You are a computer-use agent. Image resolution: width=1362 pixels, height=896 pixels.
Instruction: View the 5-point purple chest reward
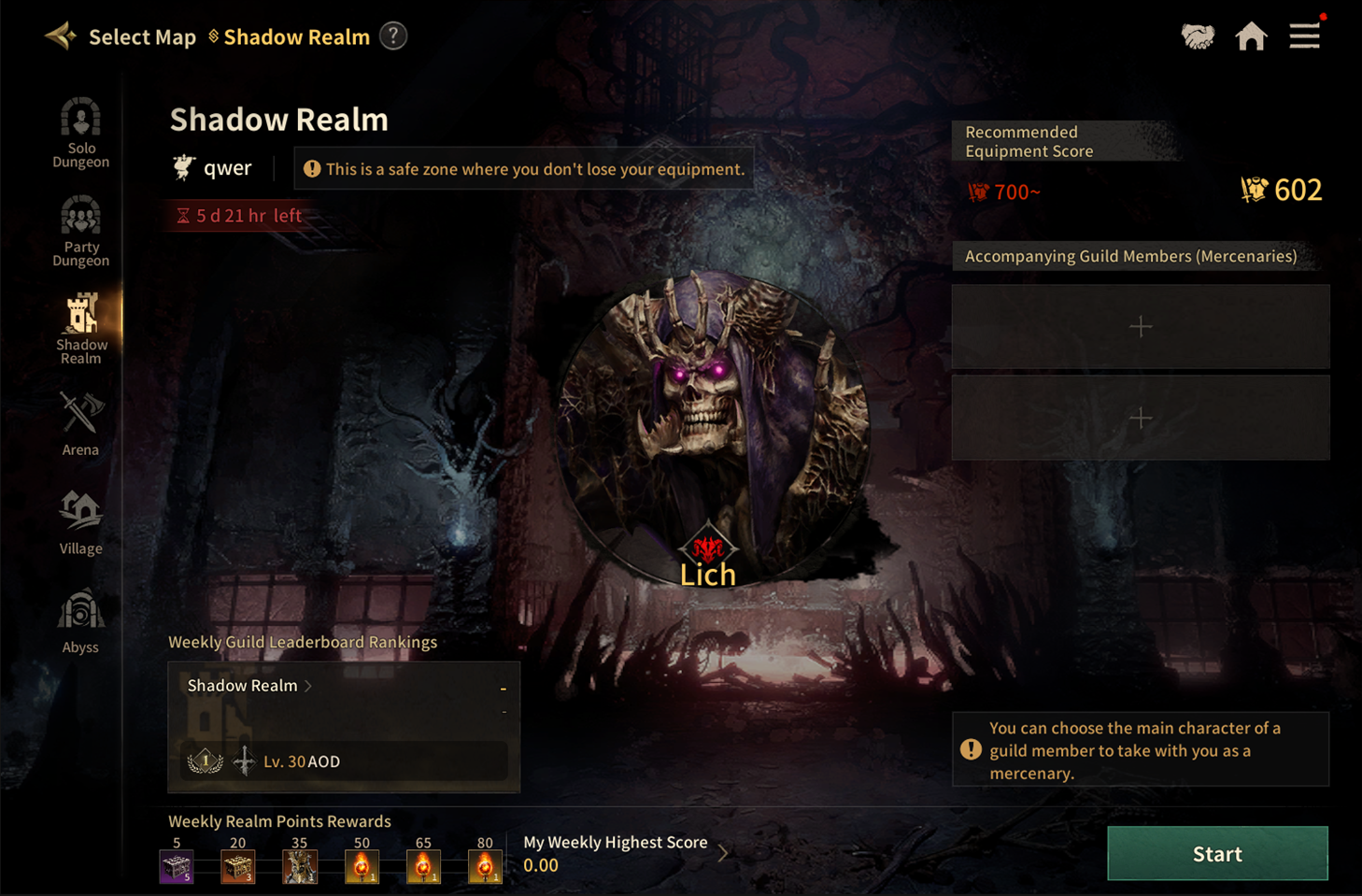(177, 866)
